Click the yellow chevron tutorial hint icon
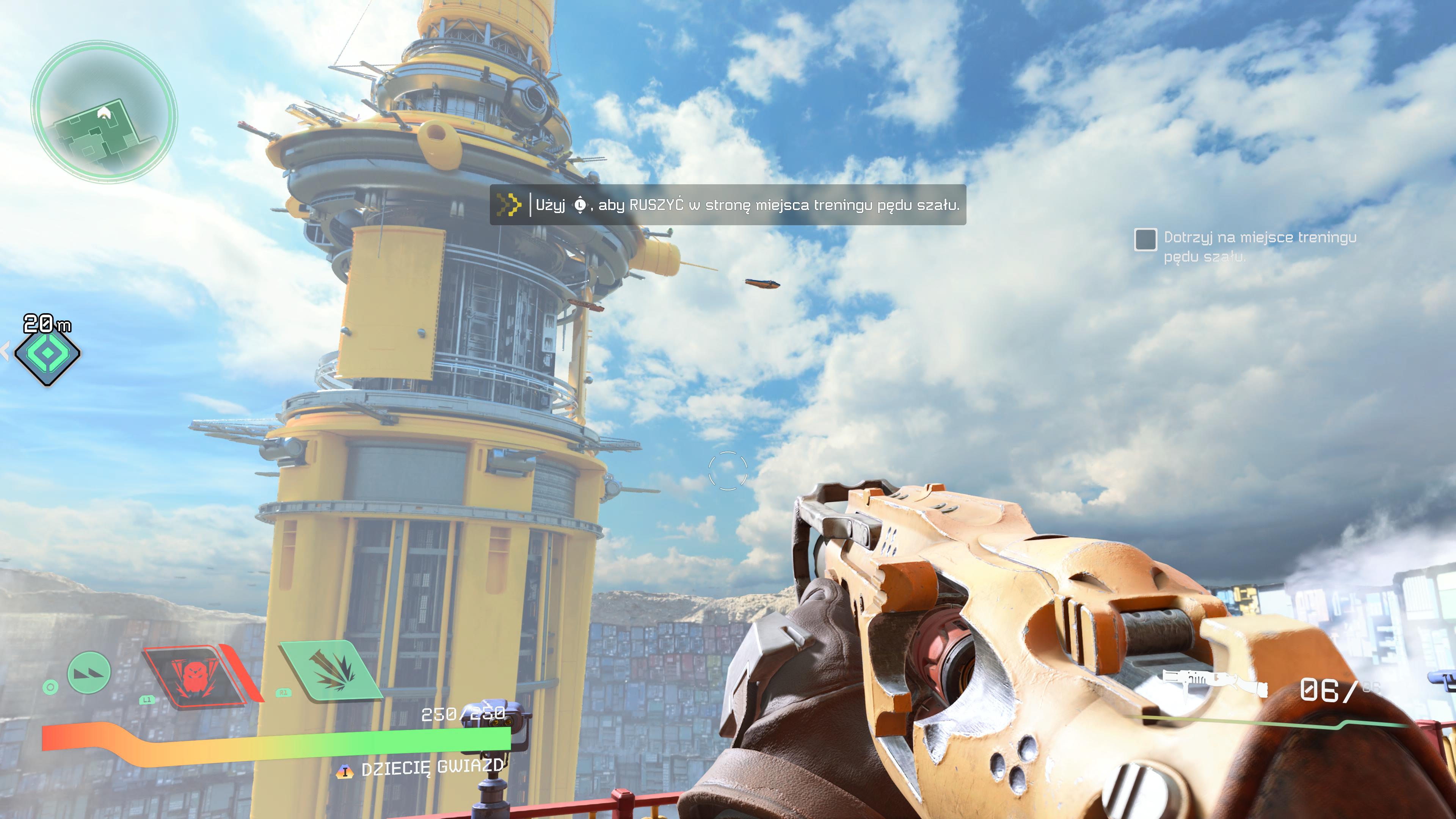The width and height of the screenshot is (1456, 819). tap(508, 205)
